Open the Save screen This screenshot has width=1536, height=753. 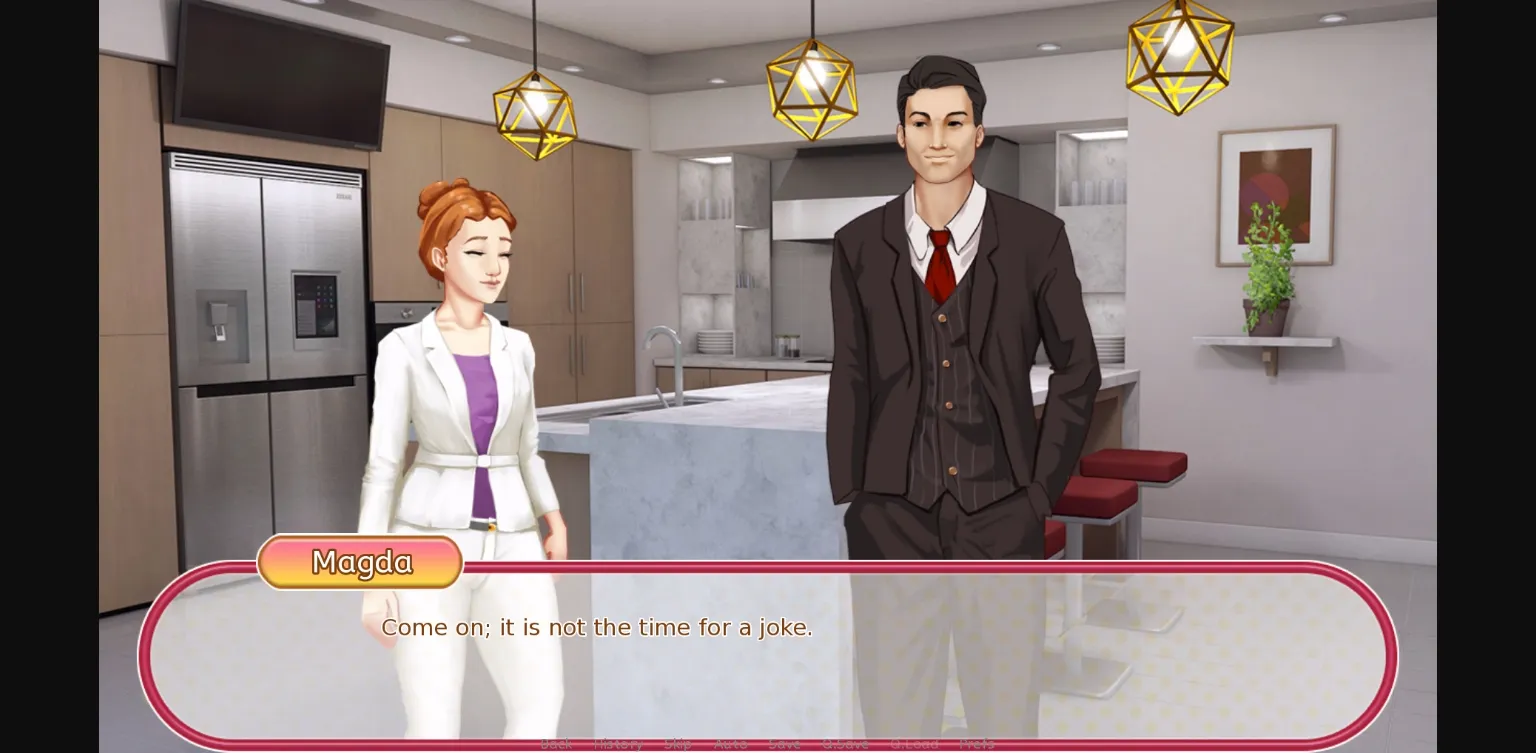point(786,744)
